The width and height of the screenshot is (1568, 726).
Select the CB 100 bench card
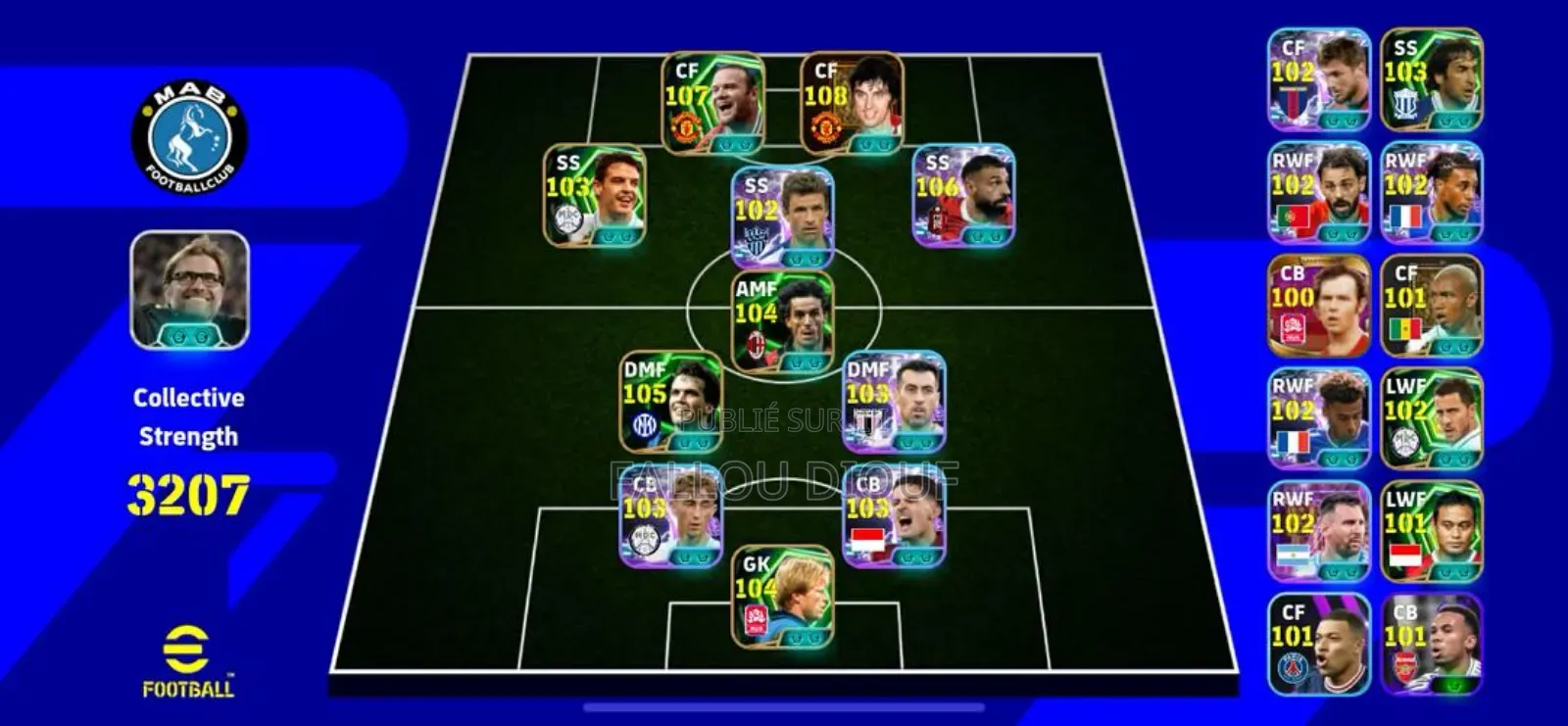pyautogui.click(x=1318, y=304)
